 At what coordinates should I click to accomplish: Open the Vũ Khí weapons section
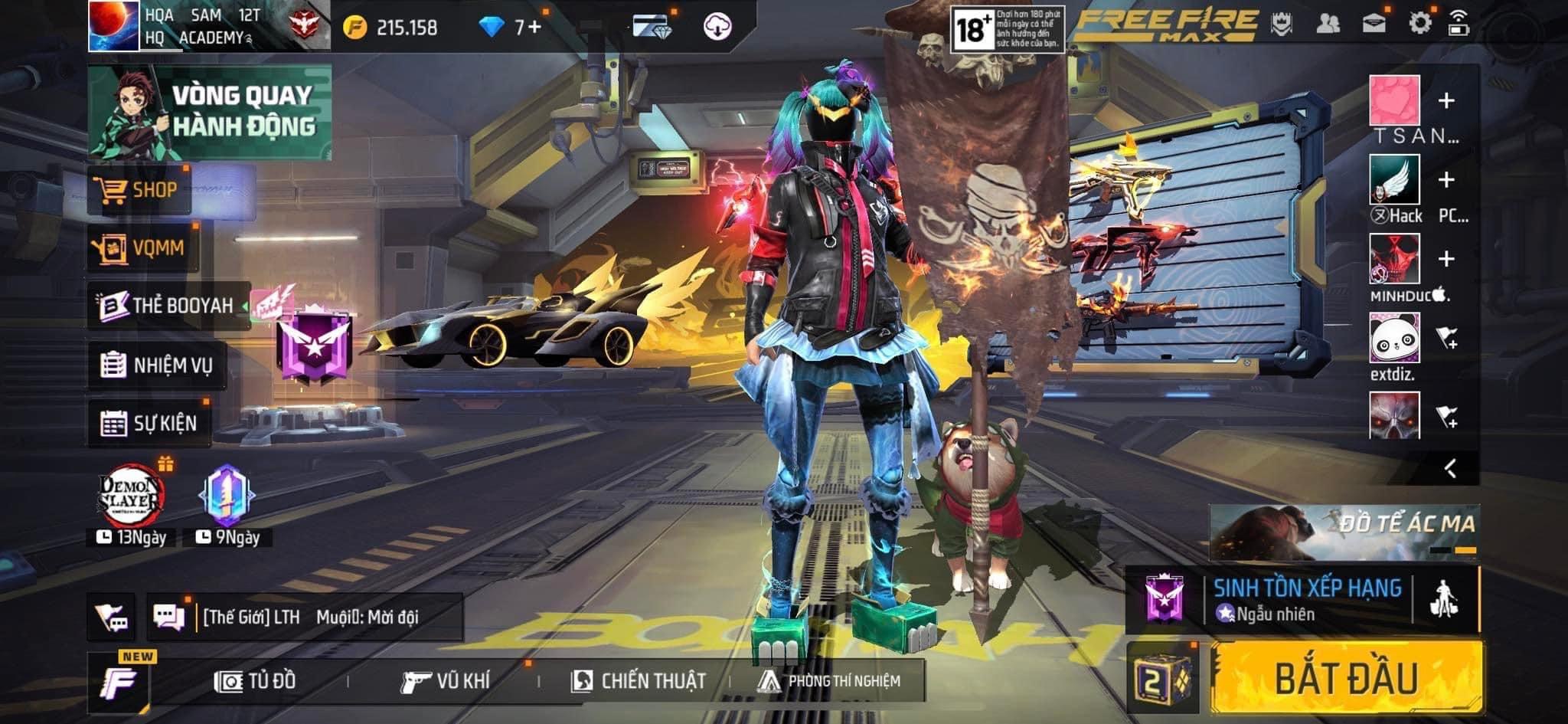pos(446,680)
